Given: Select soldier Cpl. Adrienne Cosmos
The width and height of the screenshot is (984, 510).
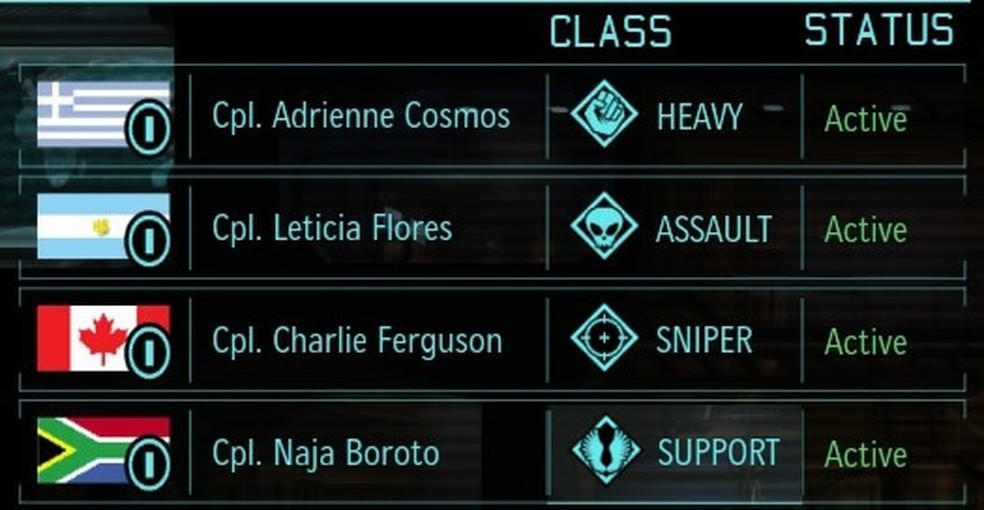Looking at the screenshot, I should [x=361, y=116].
